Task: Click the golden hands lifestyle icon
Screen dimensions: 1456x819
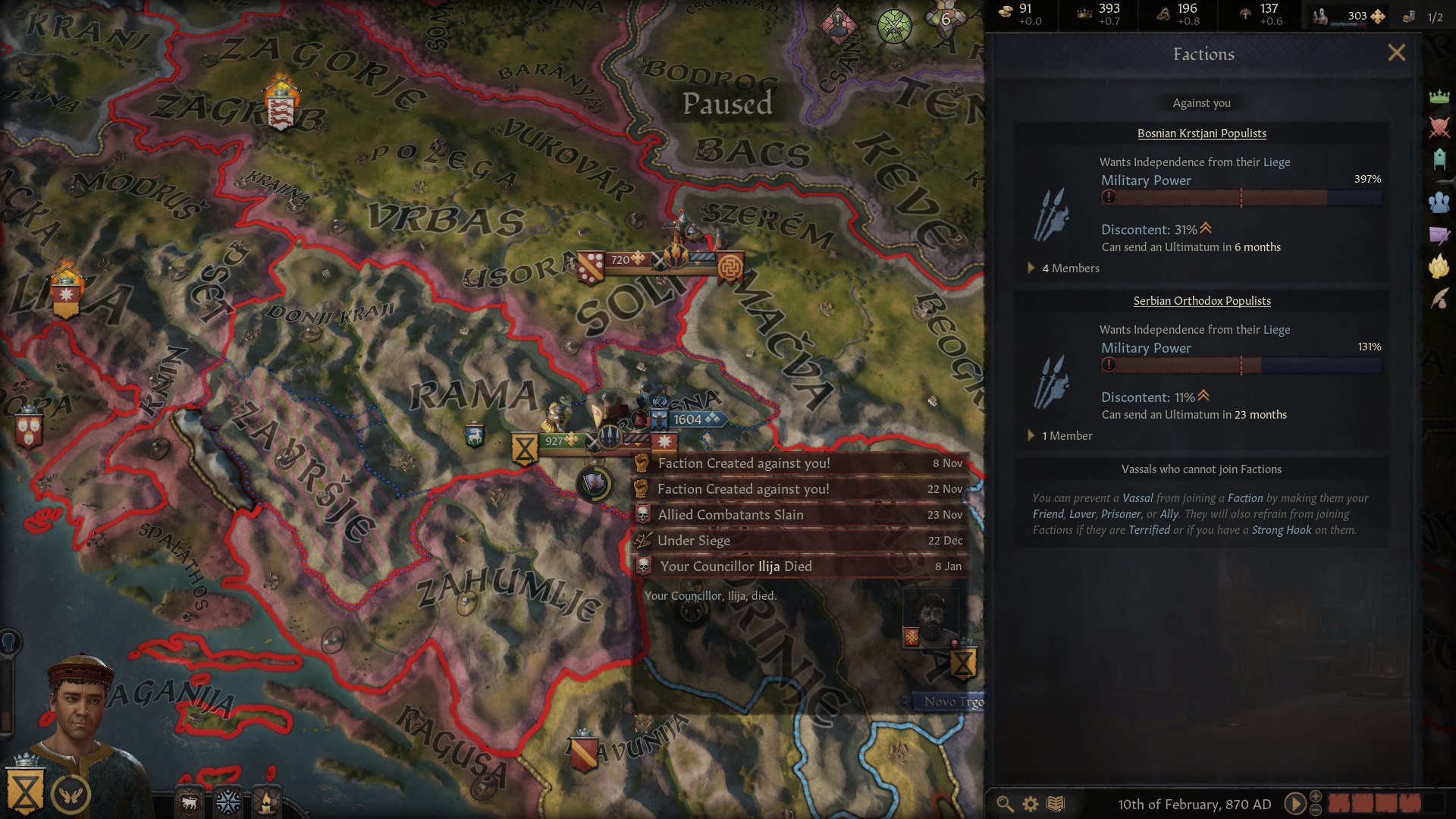Action: pos(71,794)
